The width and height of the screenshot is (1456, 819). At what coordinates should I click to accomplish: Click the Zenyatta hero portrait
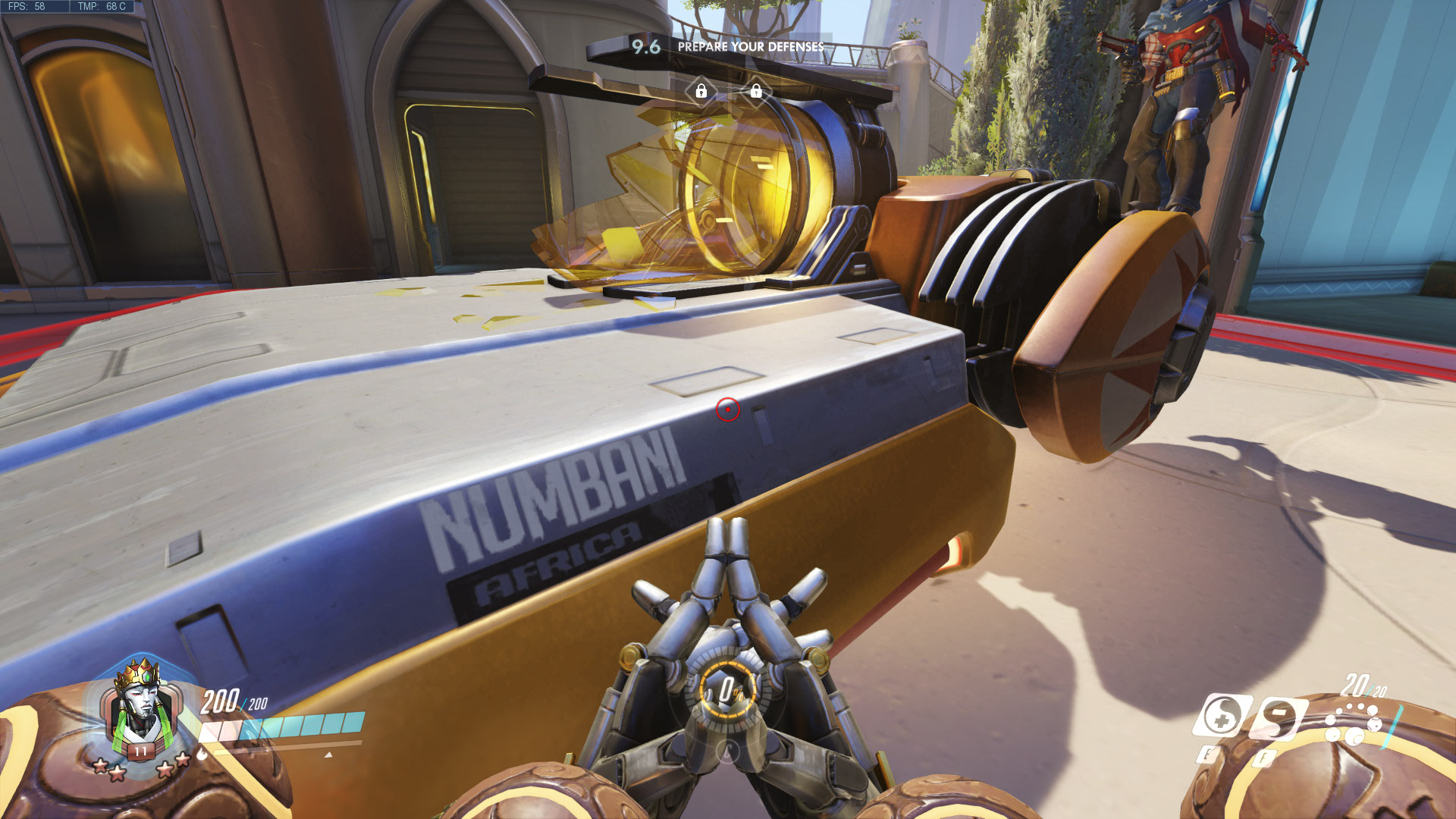pyautogui.click(x=140, y=709)
